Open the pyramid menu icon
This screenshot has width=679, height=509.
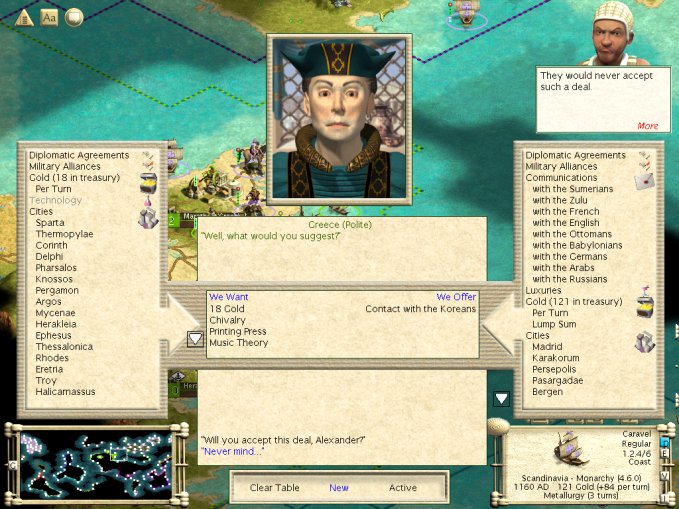click(x=26, y=17)
